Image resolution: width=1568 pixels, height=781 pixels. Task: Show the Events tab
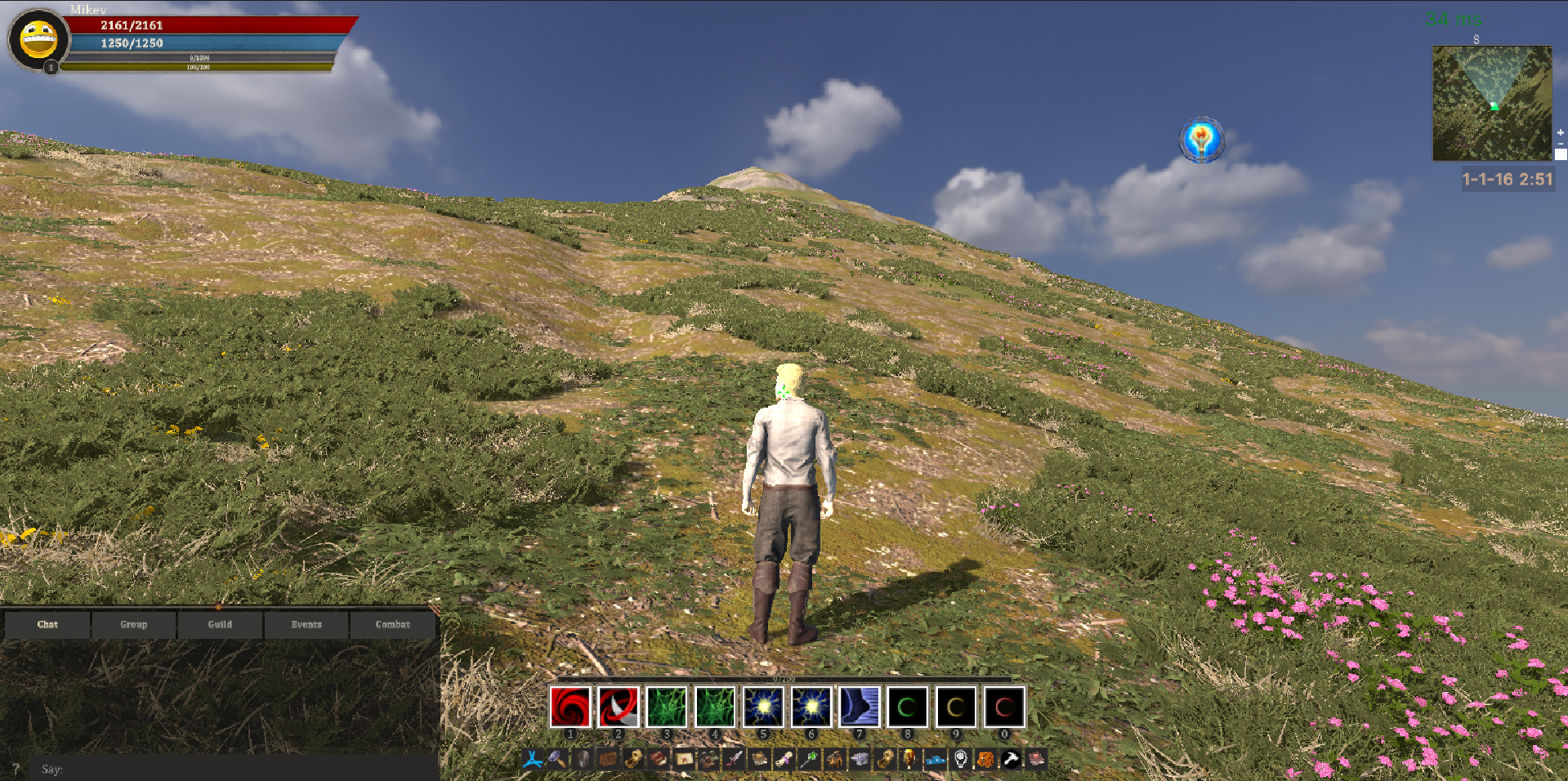point(306,624)
